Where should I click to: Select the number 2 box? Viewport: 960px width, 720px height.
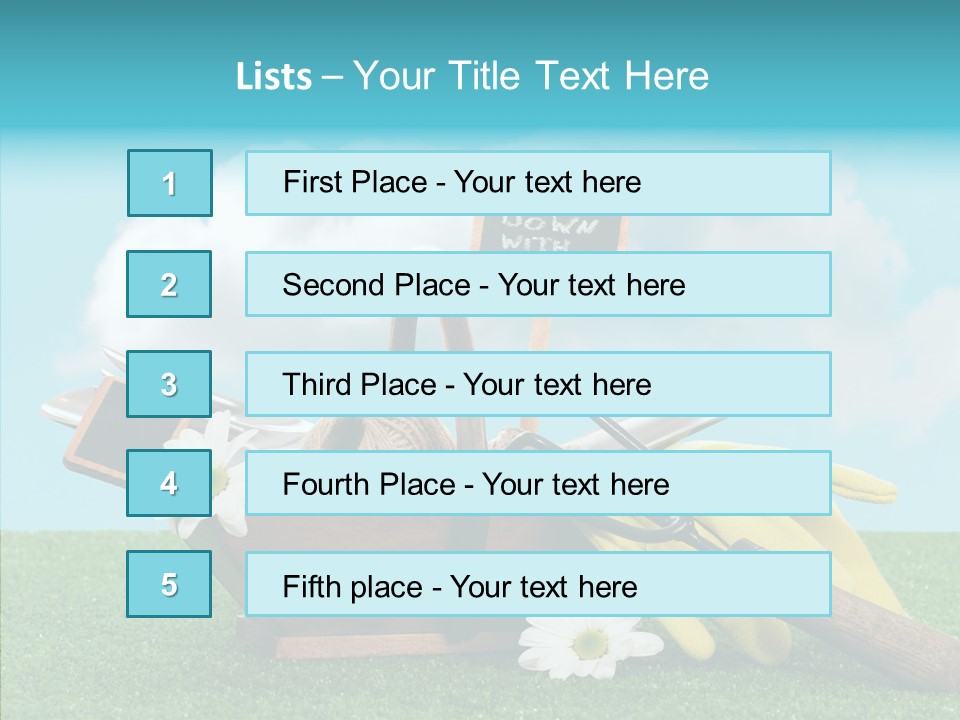pos(170,284)
